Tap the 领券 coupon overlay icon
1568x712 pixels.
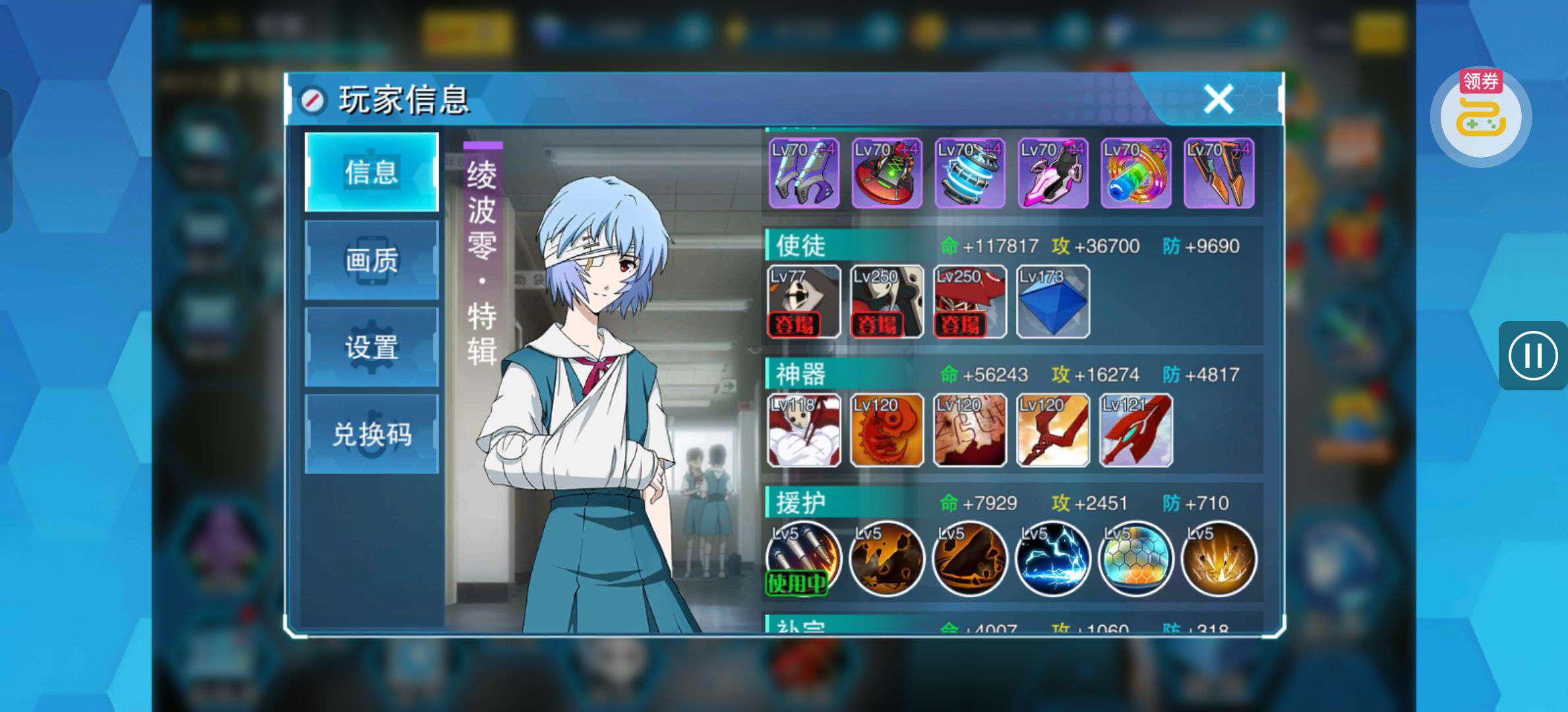(x=1480, y=116)
